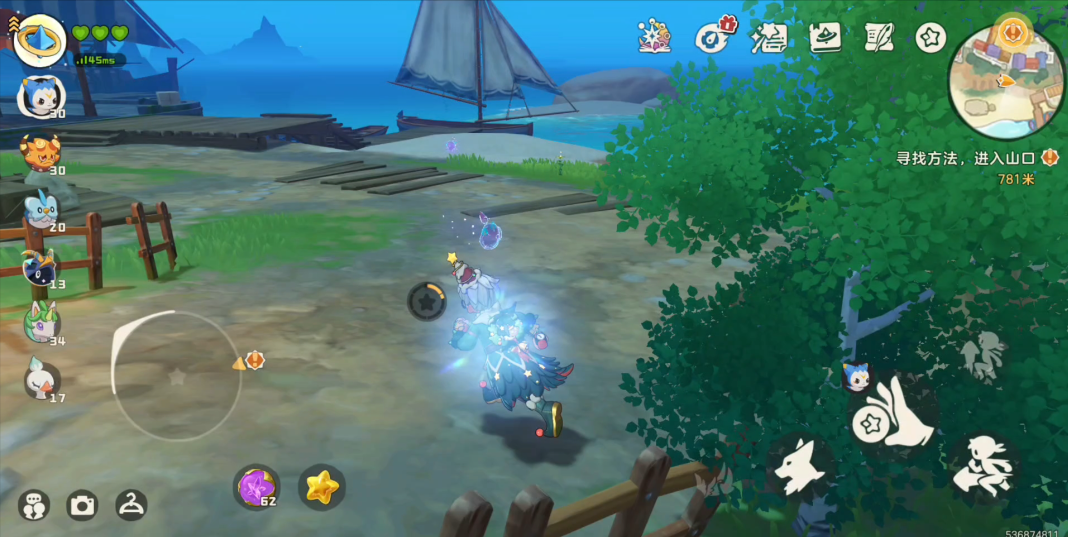Open the colorful star book icon
The width and height of the screenshot is (1068, 537).
click(x=655, y=38)
